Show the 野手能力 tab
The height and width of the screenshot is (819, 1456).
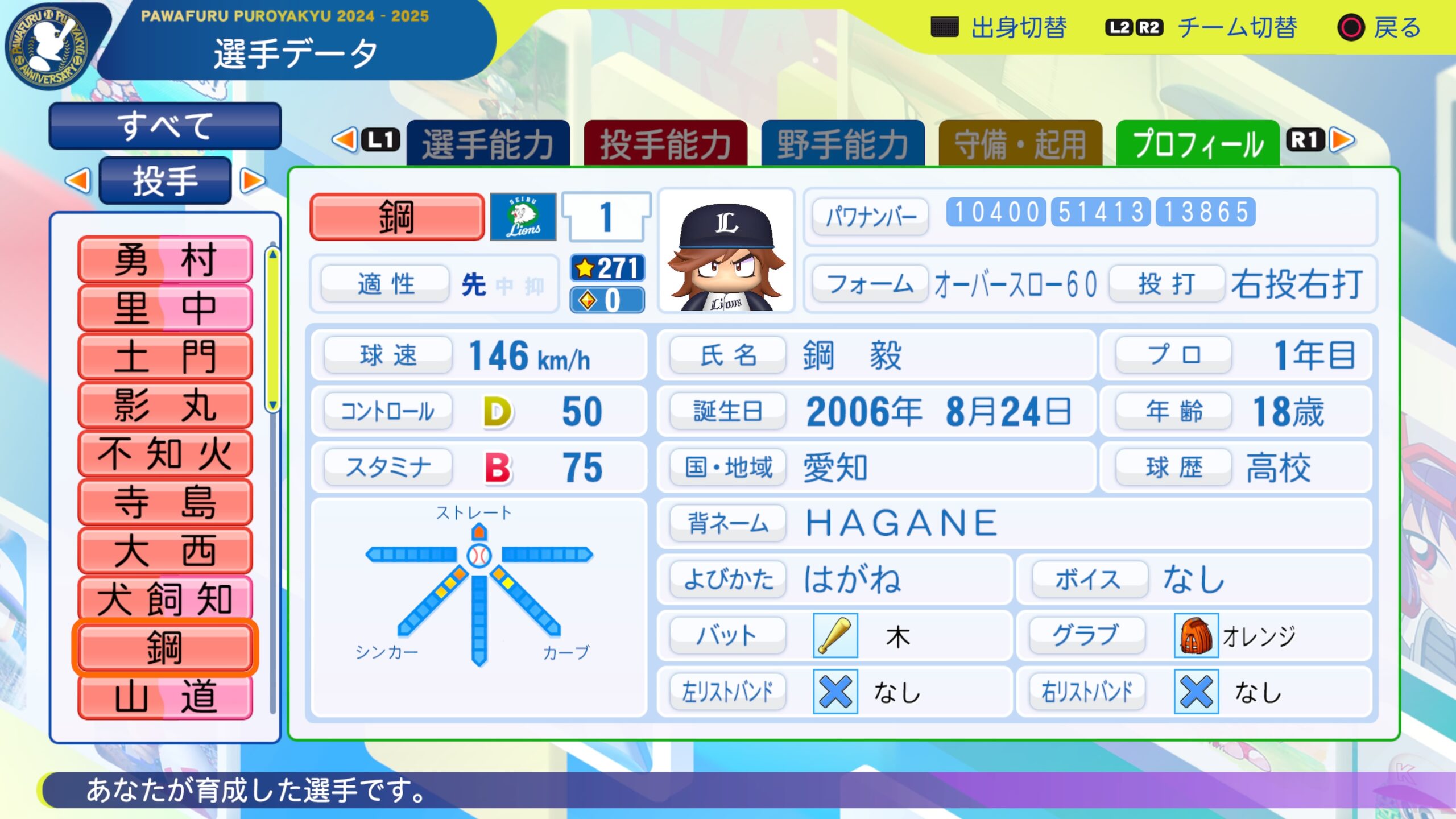(843, 144)
